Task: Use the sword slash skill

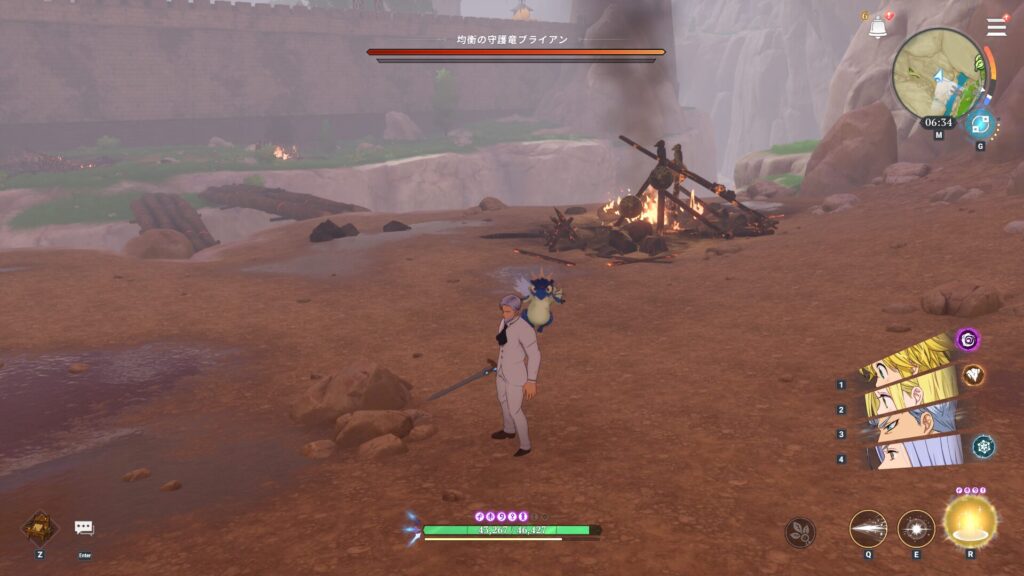Action: [868, 528]
